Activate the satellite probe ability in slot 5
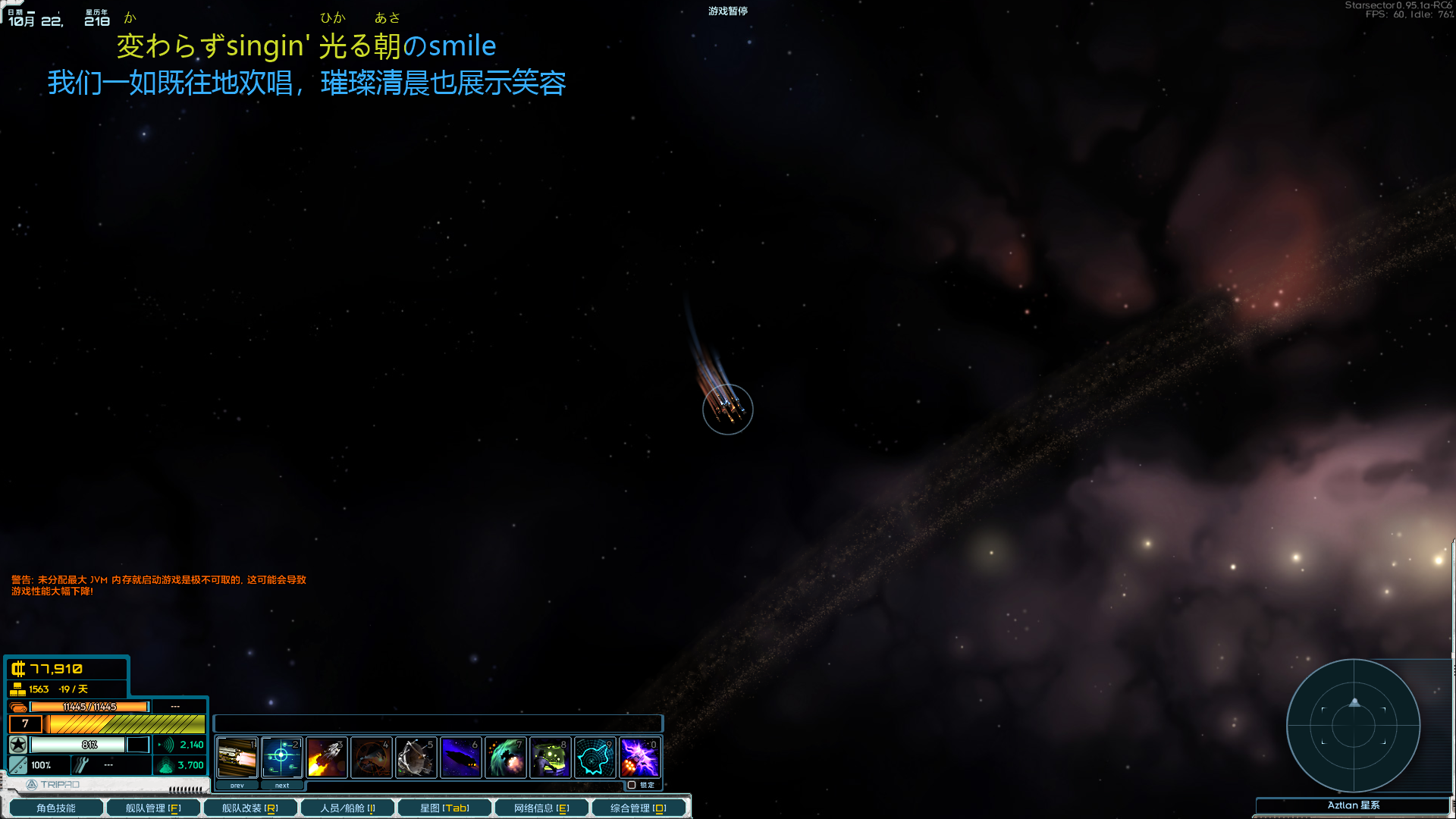The height and width of the screenshot is (819, 1456). (x=416, y=757)
